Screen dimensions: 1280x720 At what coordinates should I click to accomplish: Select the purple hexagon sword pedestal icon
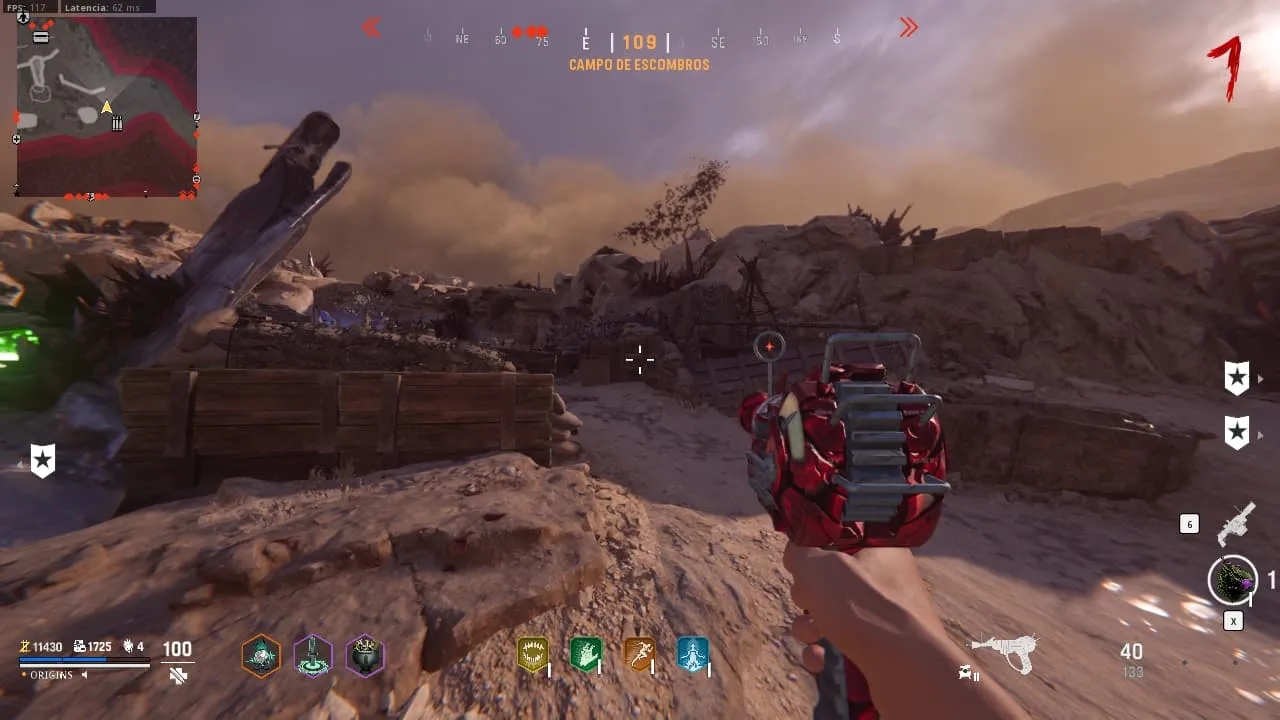tap(313, 655)
